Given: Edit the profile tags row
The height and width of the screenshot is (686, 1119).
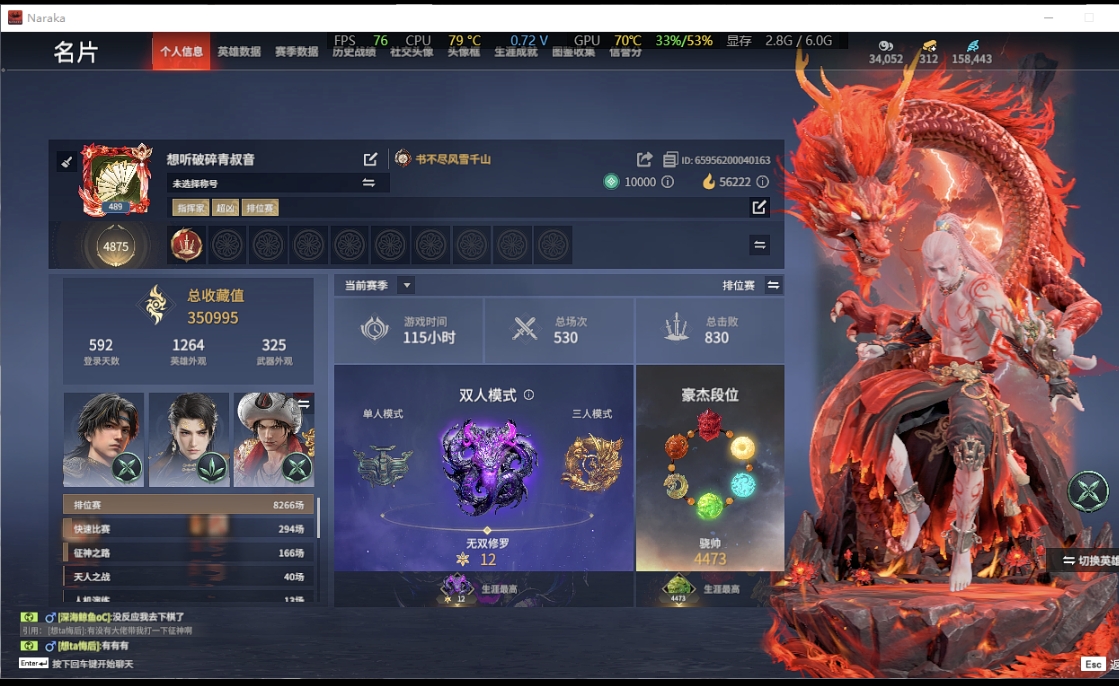Looking at the screenshot, I should coord(759,207).
